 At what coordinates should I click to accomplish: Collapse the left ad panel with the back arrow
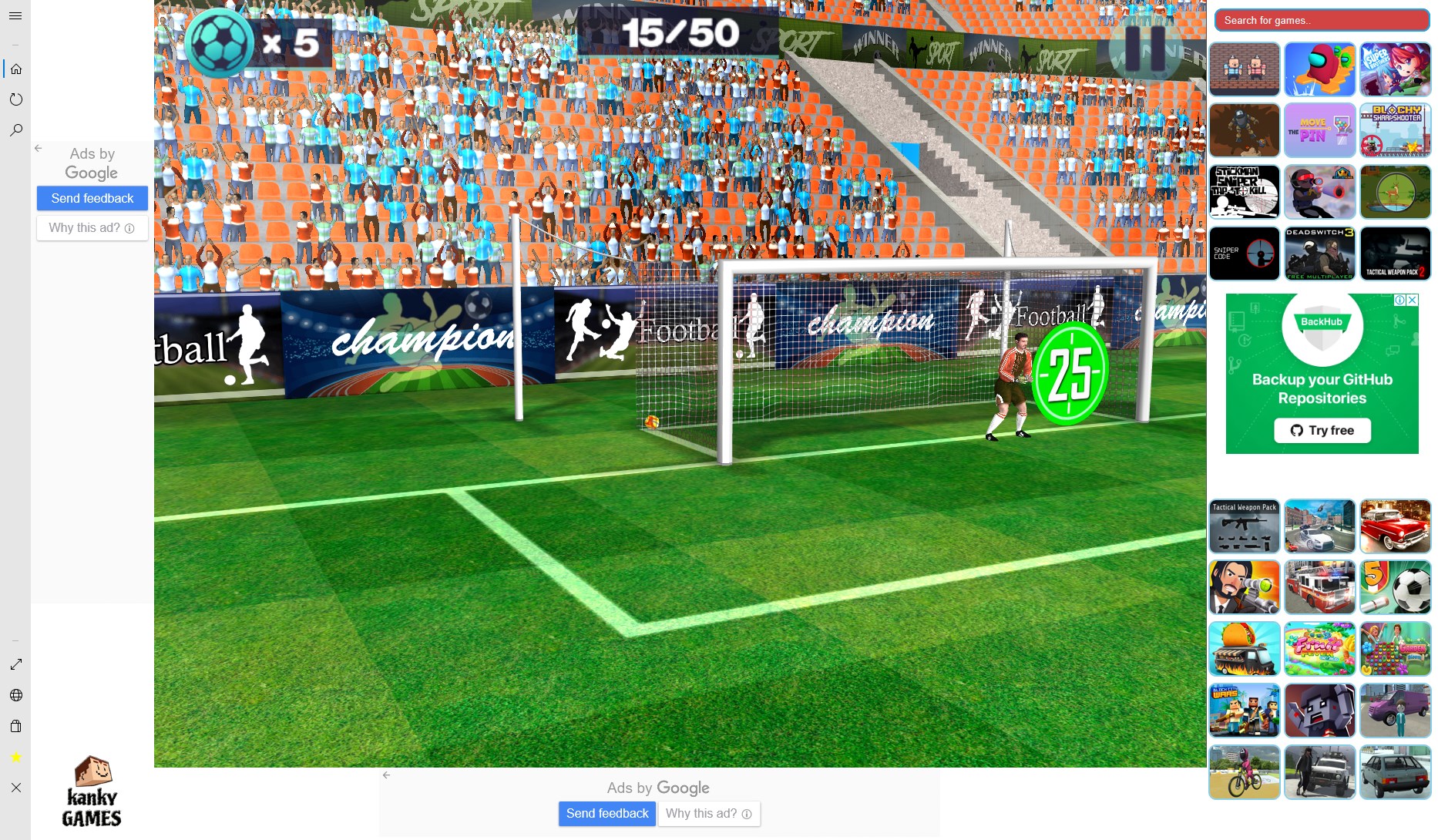[37, 148]
